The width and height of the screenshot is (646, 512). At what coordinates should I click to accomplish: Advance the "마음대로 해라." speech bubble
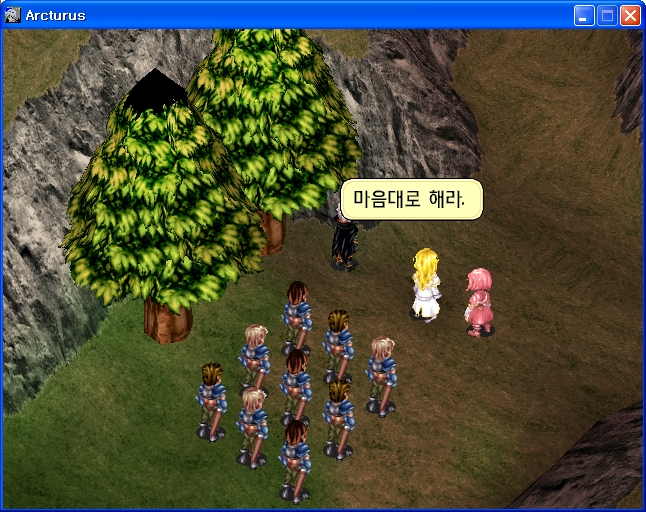pyautogui.click(x=411, y=199)
